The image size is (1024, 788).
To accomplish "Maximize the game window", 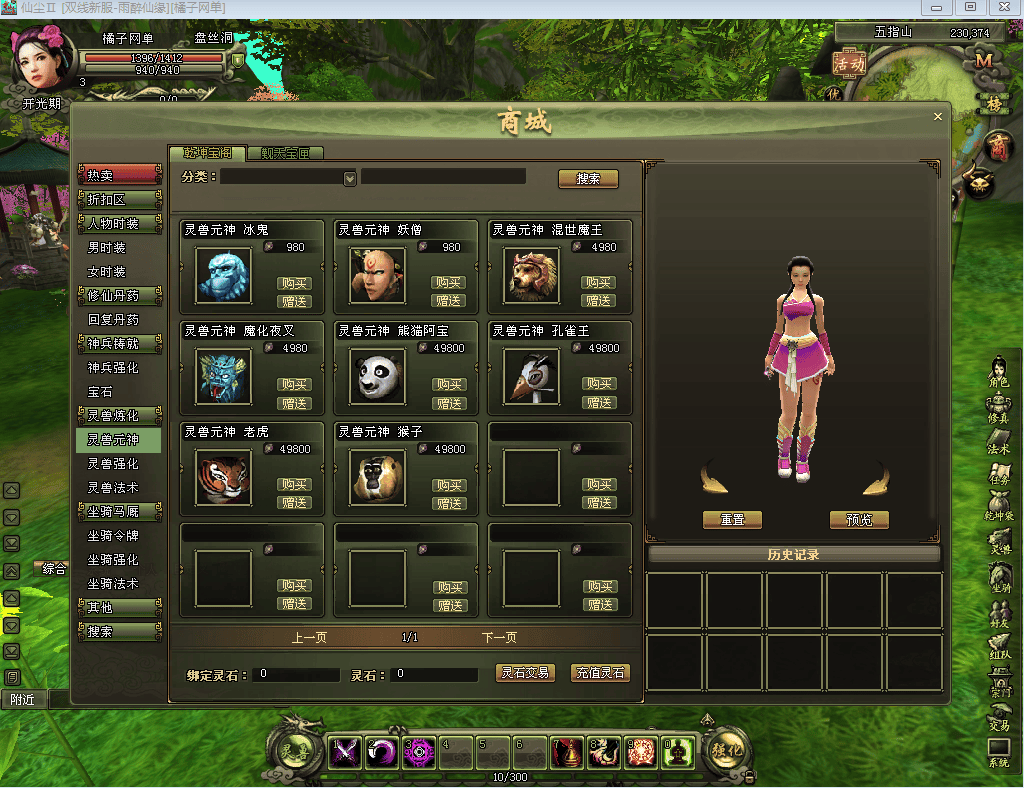I will click(969, 7).
